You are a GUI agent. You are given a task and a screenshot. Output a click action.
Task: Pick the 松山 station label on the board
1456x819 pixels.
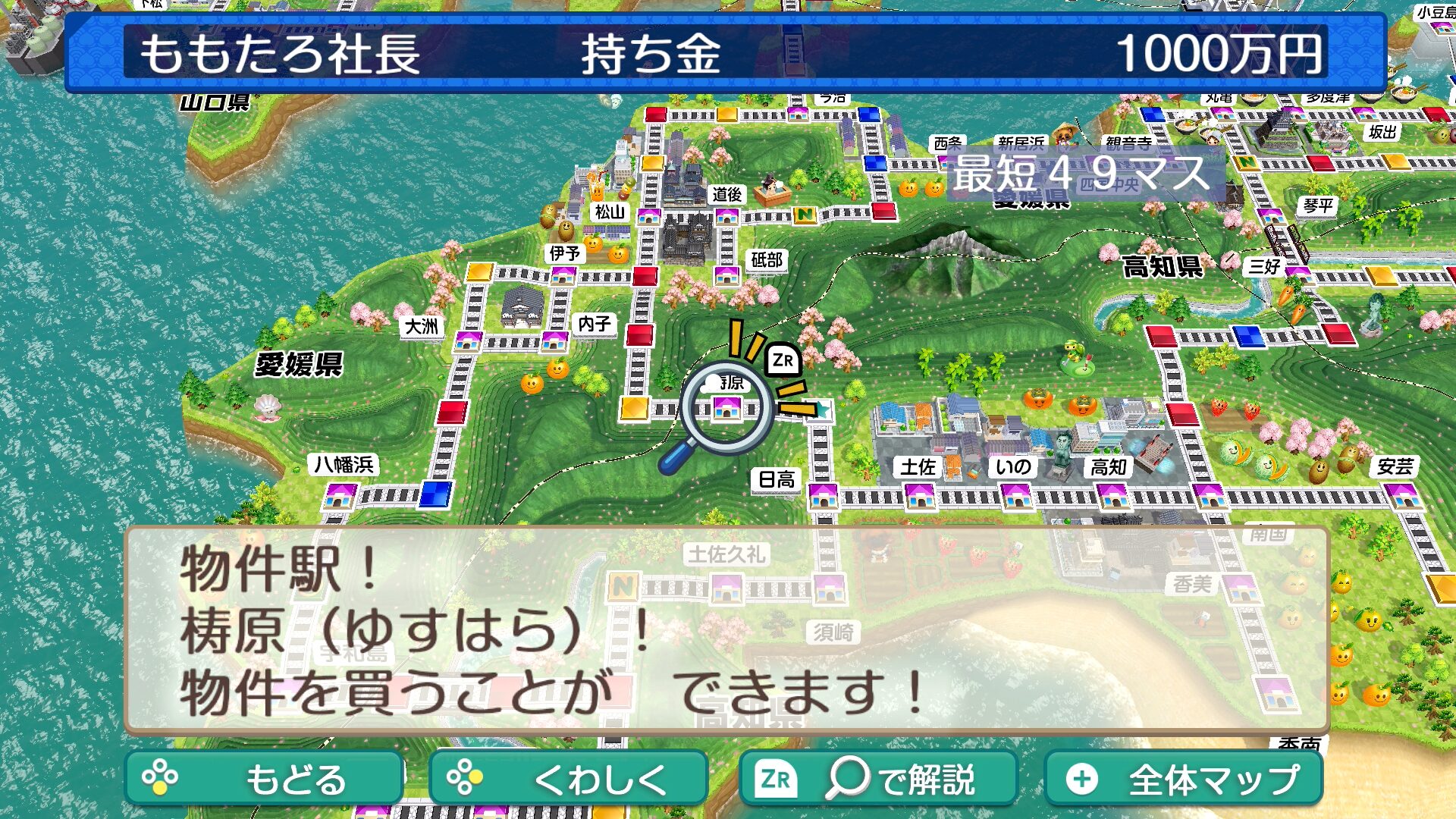point(609,212)
